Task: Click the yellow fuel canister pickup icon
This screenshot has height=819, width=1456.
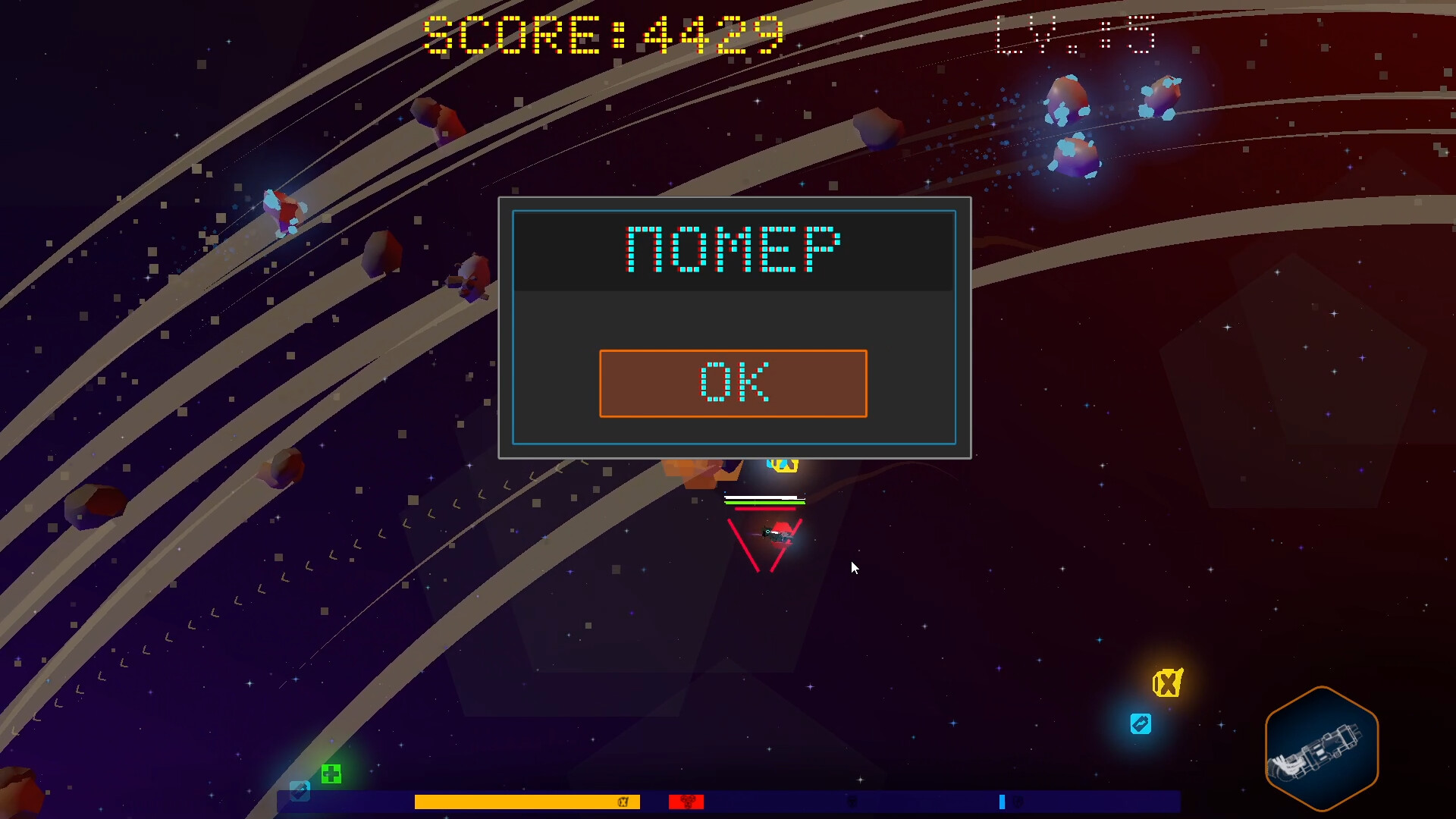Action: coord(1166,684)
